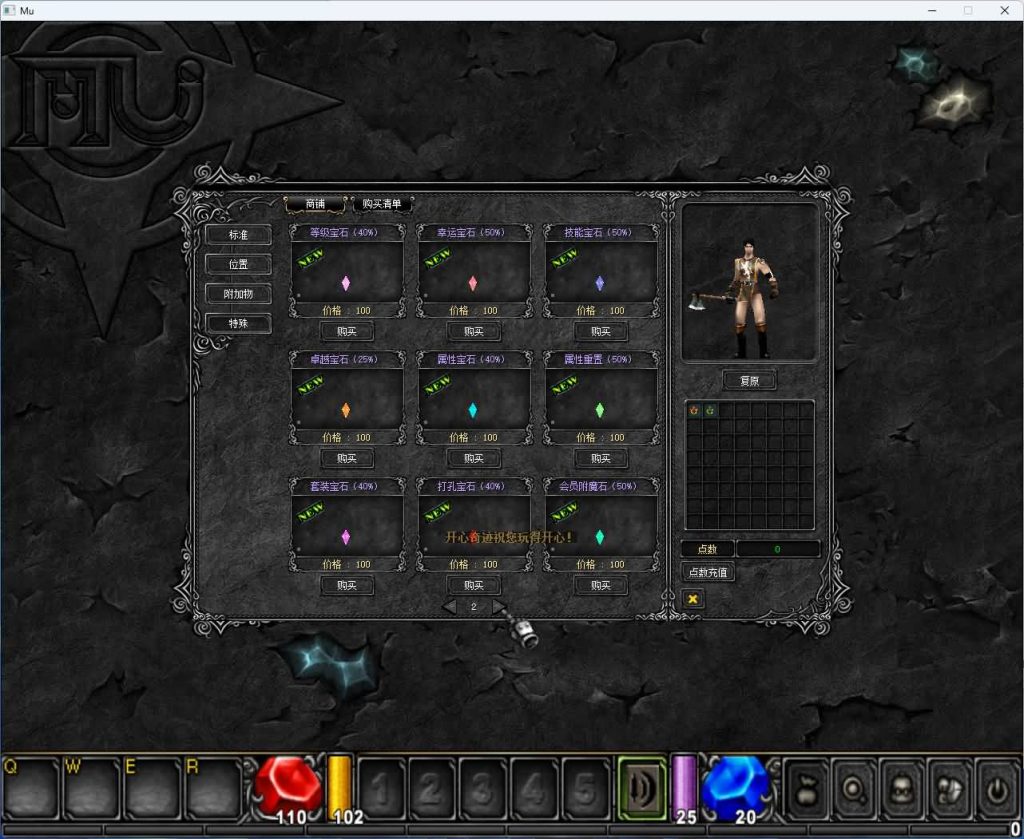Buy the 等级宝石 (40%) gem
Screen dimensions: 1024x839
click(x=347, y=332)
